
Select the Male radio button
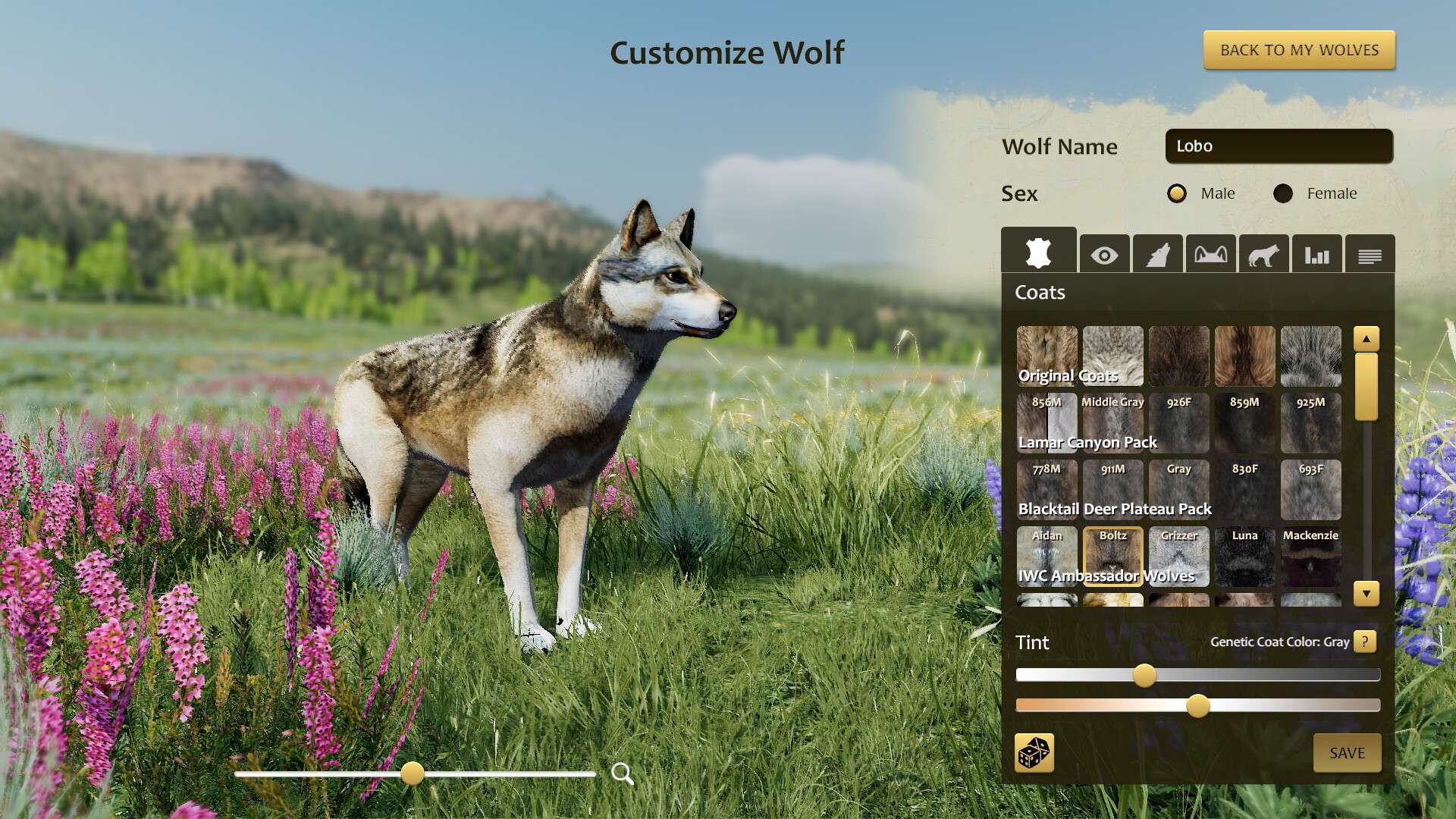click(x=1177, y=193)
